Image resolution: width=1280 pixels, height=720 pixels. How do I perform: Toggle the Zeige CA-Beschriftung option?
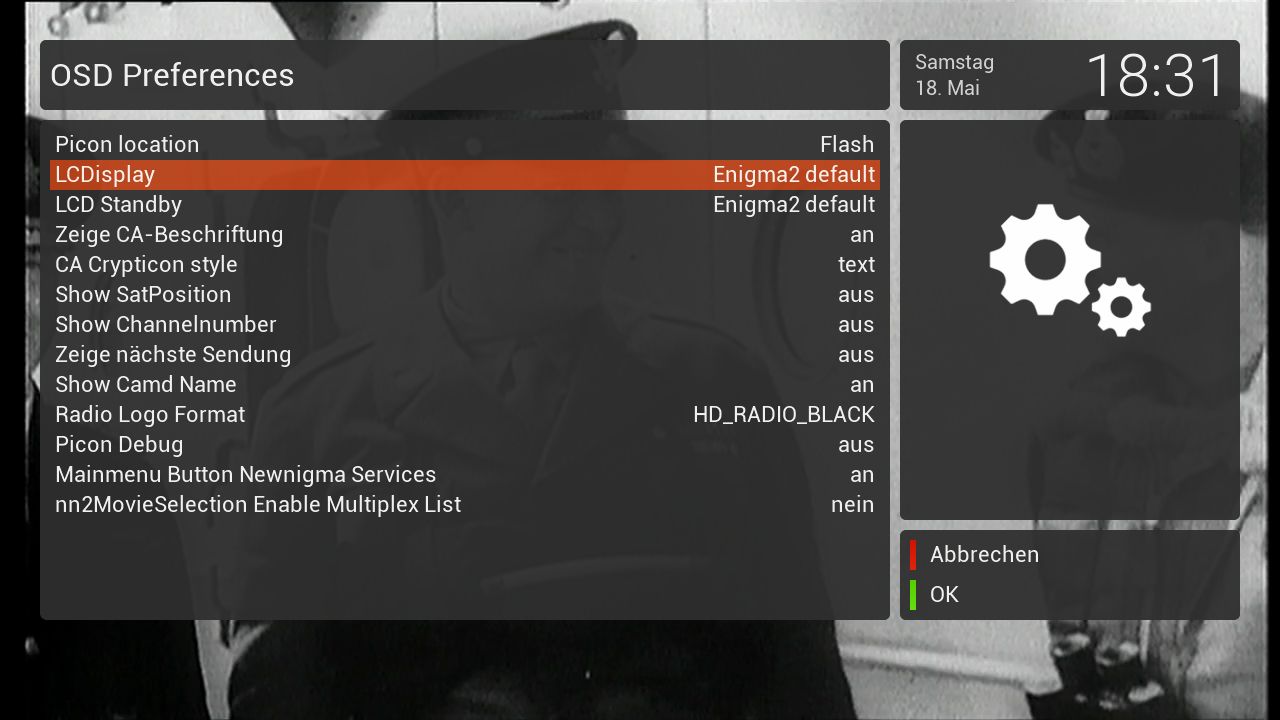[464, 234]
